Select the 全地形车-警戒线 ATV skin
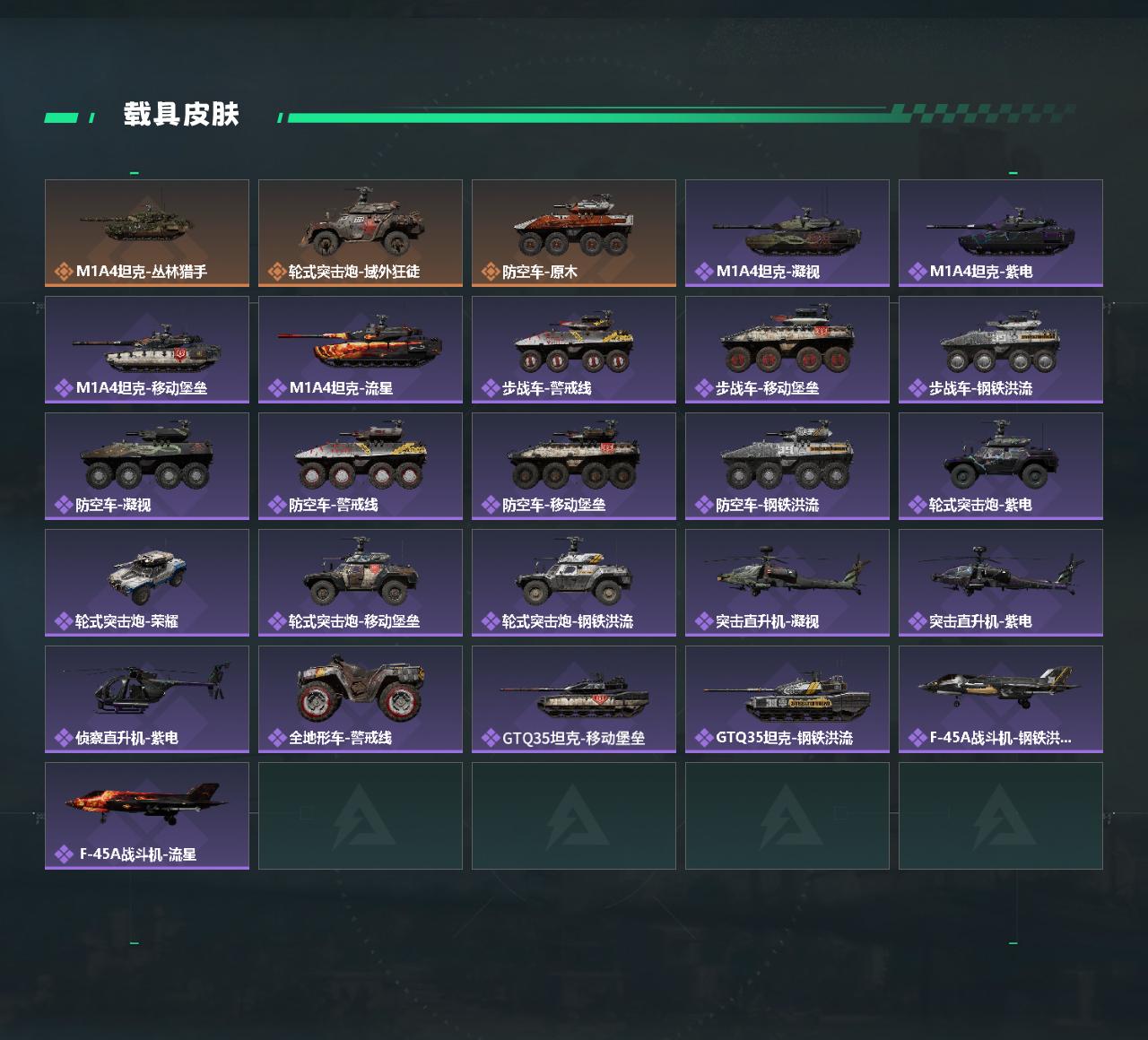 click(361, 699)
